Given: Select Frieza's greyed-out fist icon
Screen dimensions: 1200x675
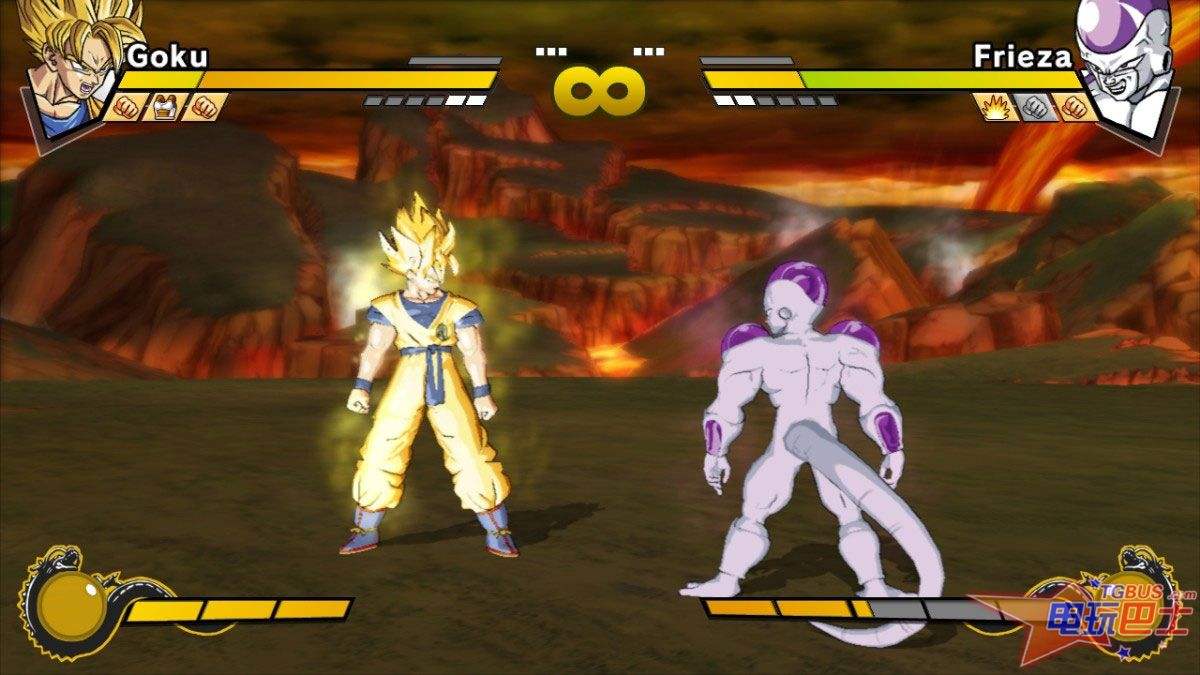Looking at the screenshot, I should 1034,106.
